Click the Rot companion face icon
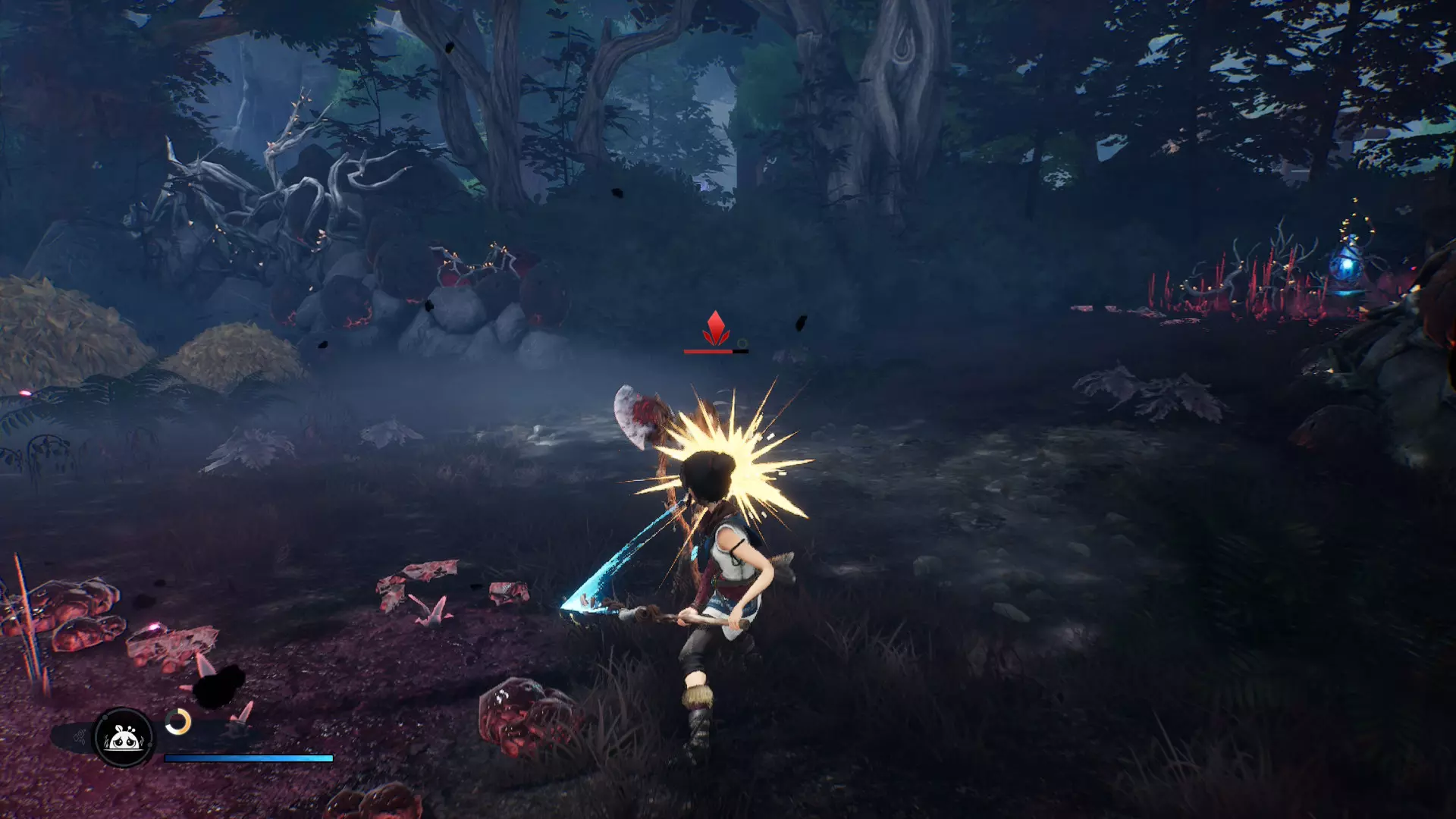This screenshot has height=819, width=1456. tap(123, 736)
